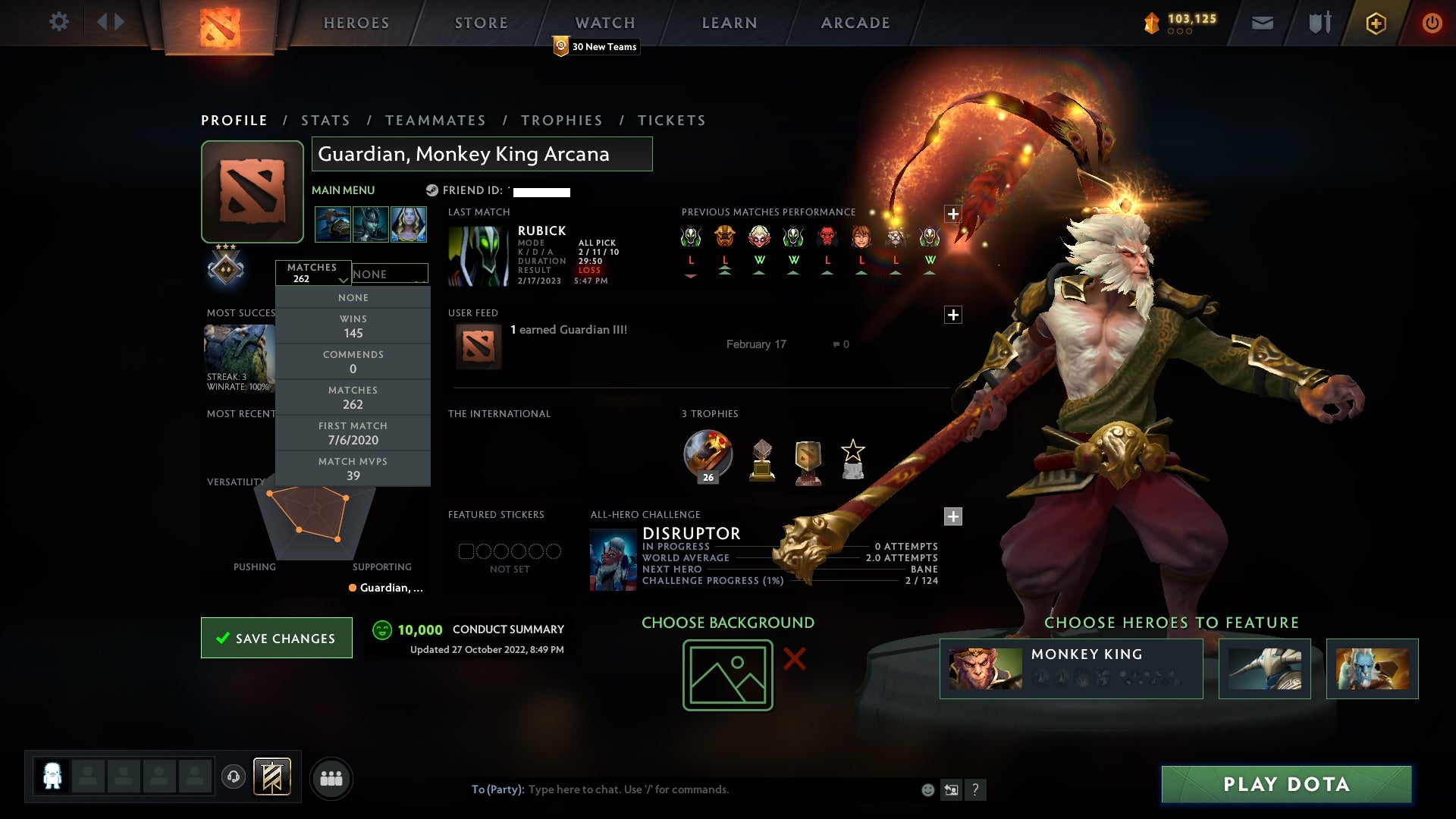This screenshot has height=819, width=1456.
Task: Open the Armory shield and sword icon
Action: tap(1319, 22)
